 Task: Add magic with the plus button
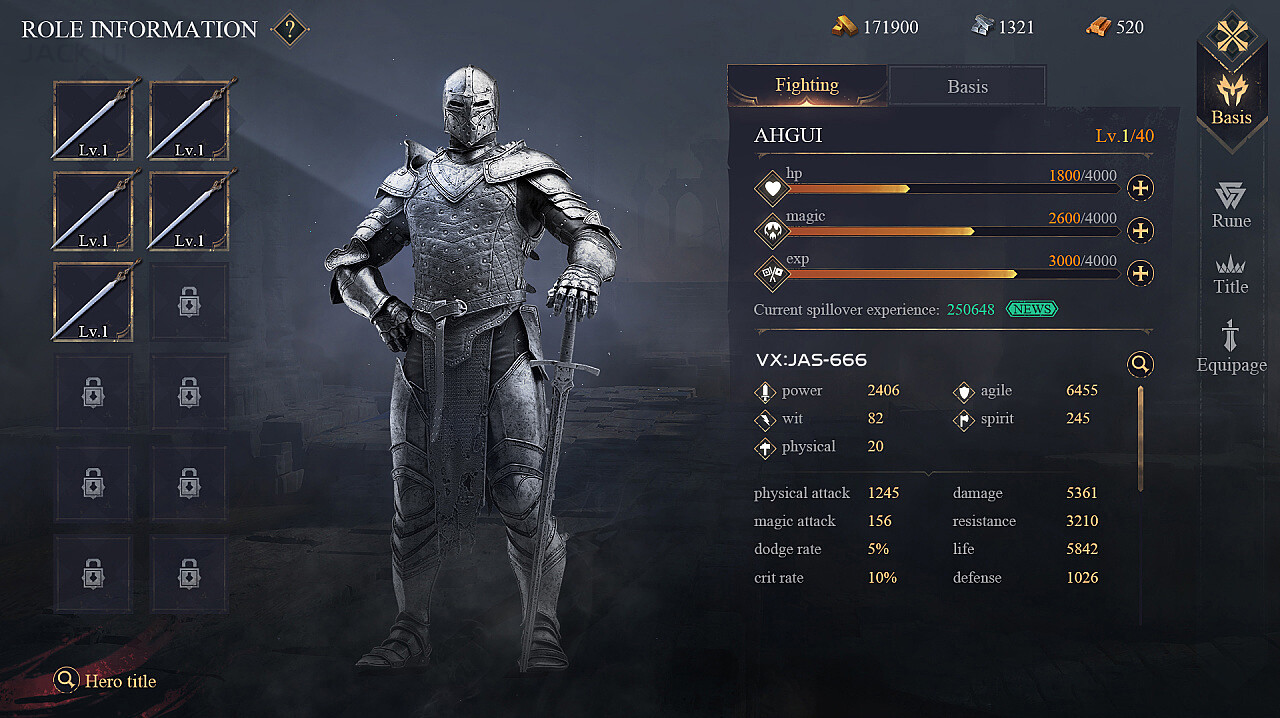click(x=1140, y=231)
